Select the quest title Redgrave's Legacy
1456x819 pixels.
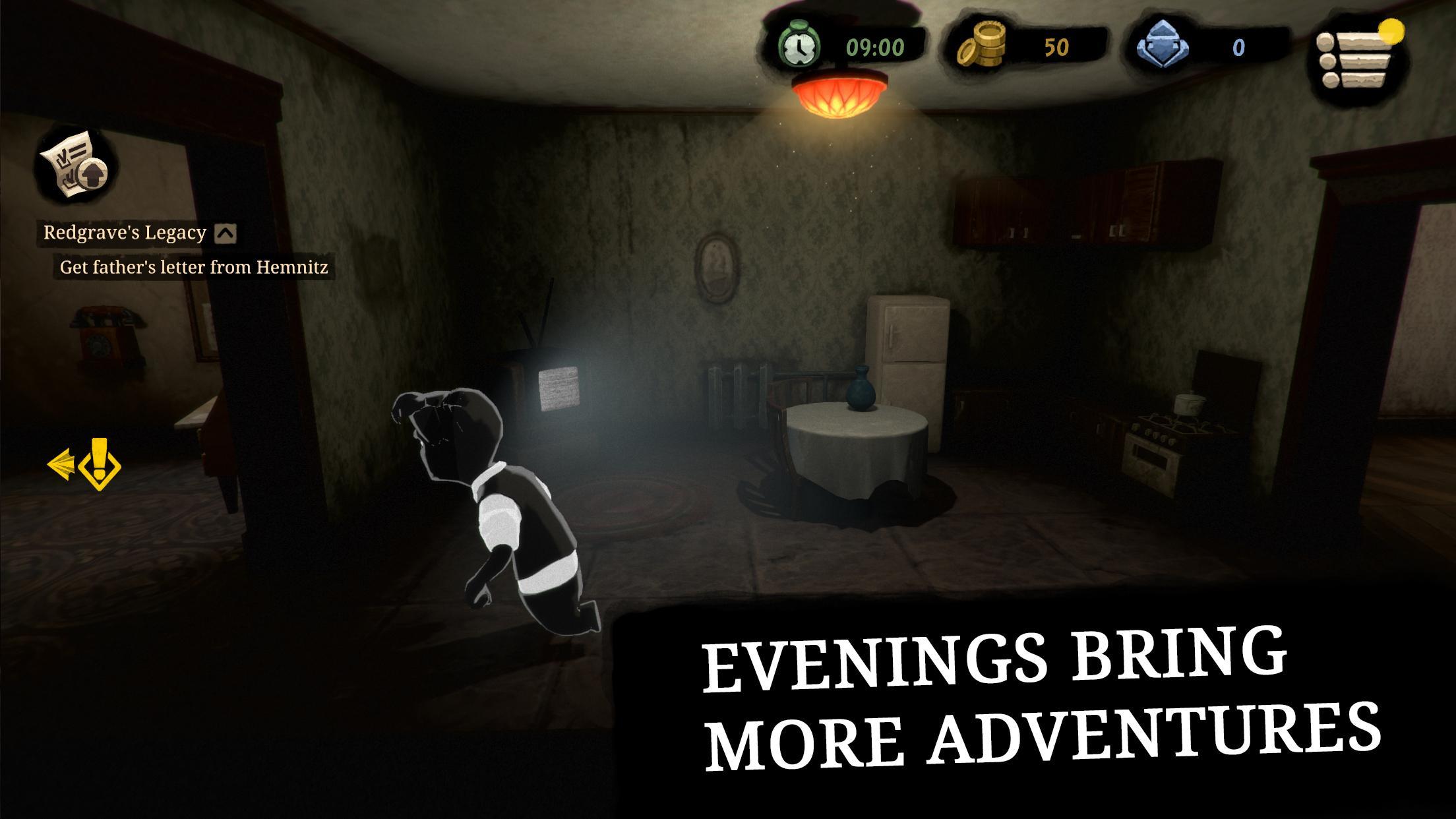[123, 233]
